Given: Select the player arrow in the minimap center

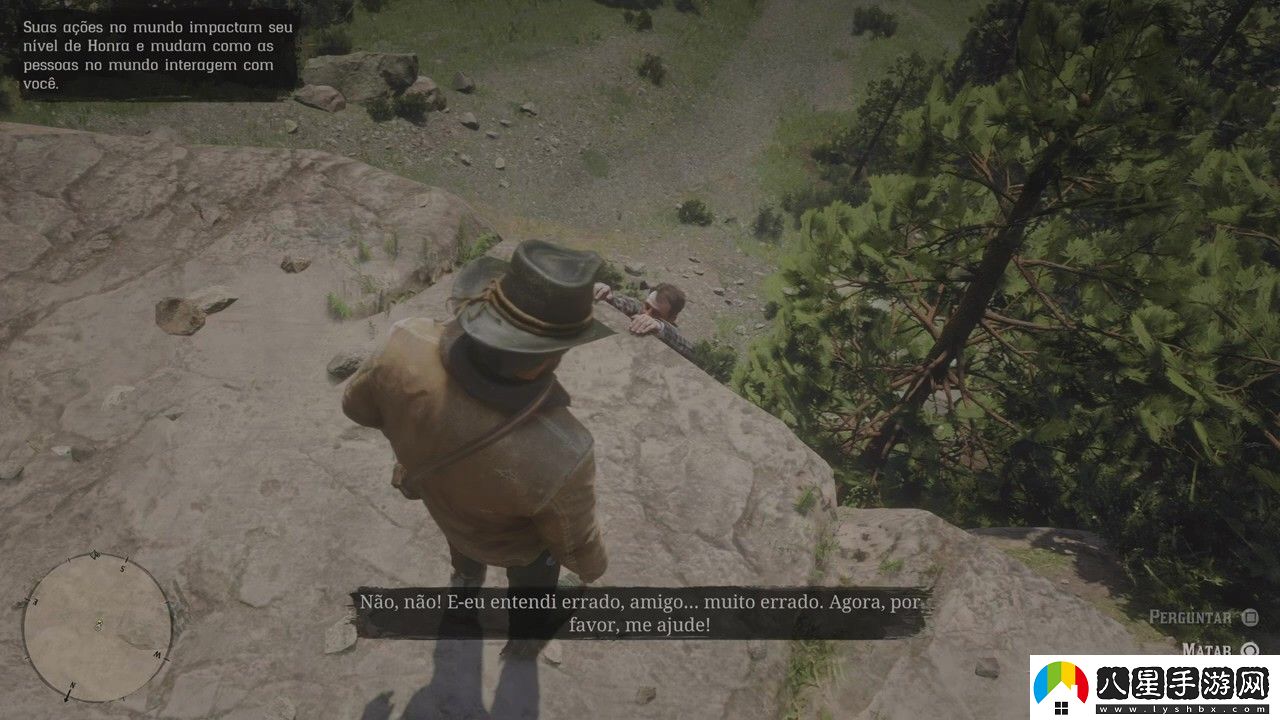Looking at the screenshot, I should tap(99, 622).
